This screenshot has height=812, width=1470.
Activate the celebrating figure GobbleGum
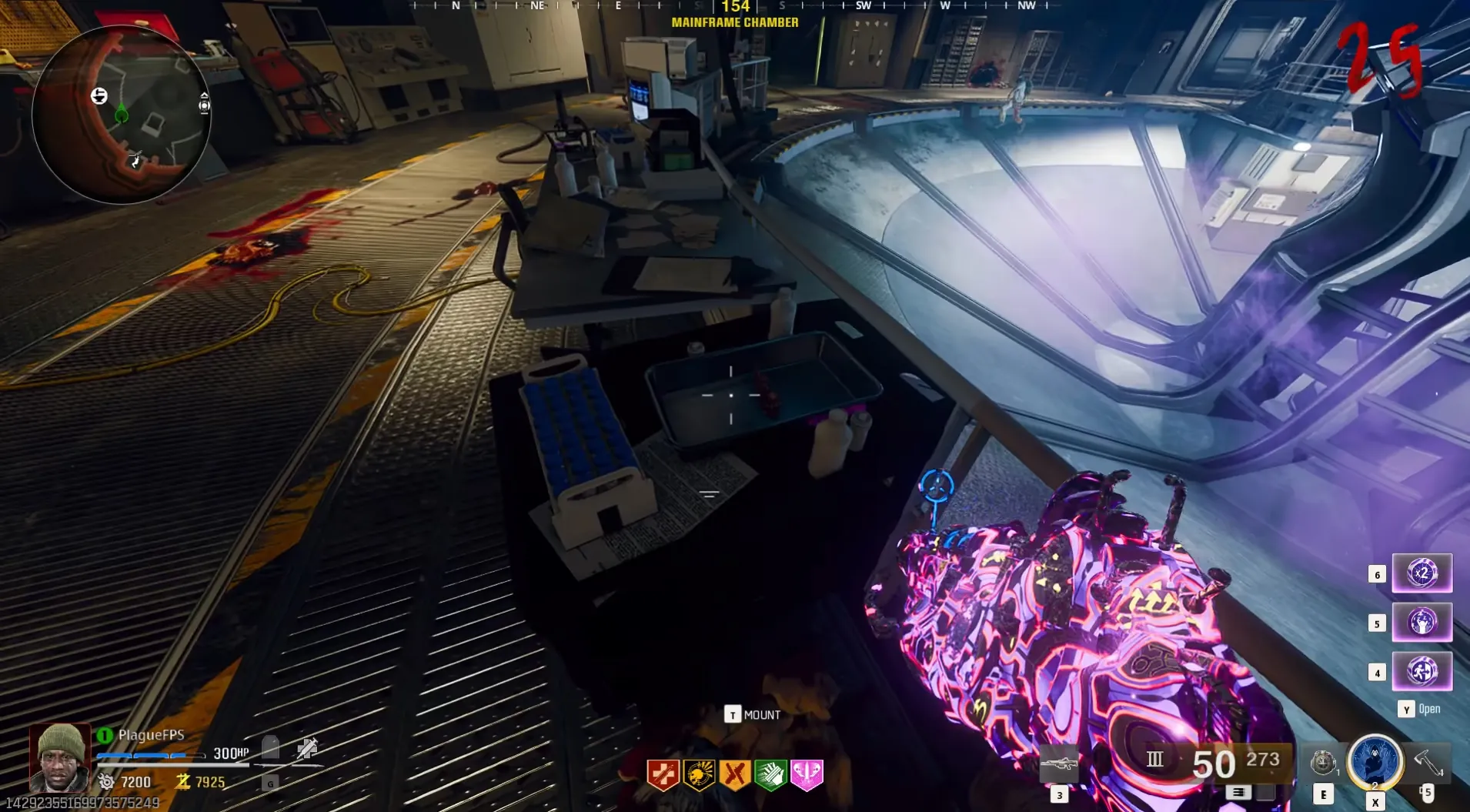[1422, 622]
